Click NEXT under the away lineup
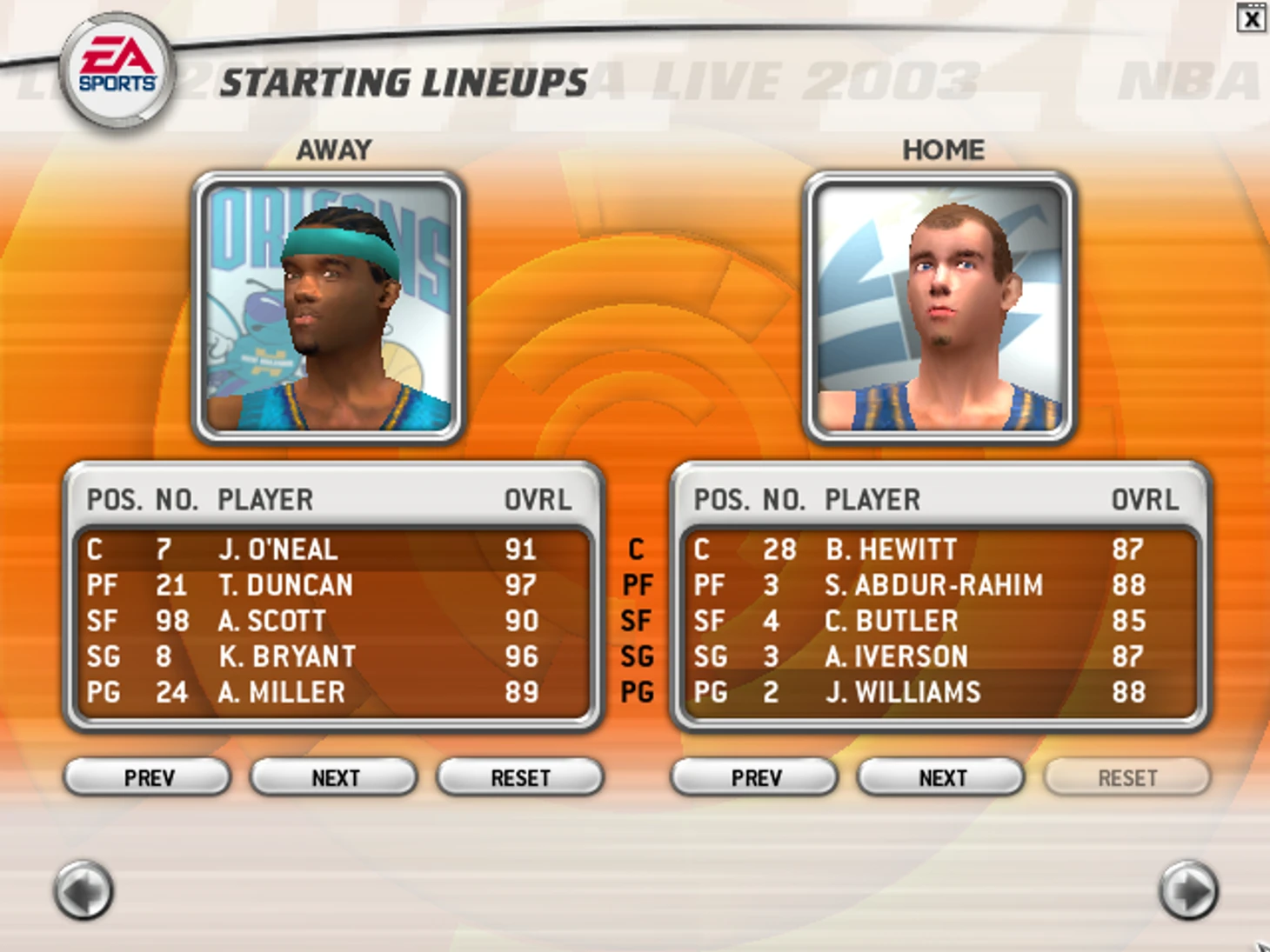Image resolution: width=1270 pixels, height=952 pixels. click(x=334, y=777)
